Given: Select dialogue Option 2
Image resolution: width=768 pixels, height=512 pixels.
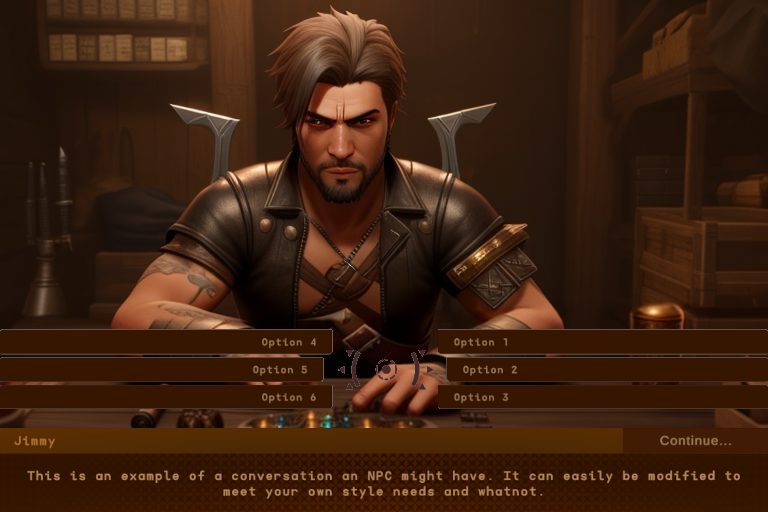Looking at the screenshot, I should point(606,369).
